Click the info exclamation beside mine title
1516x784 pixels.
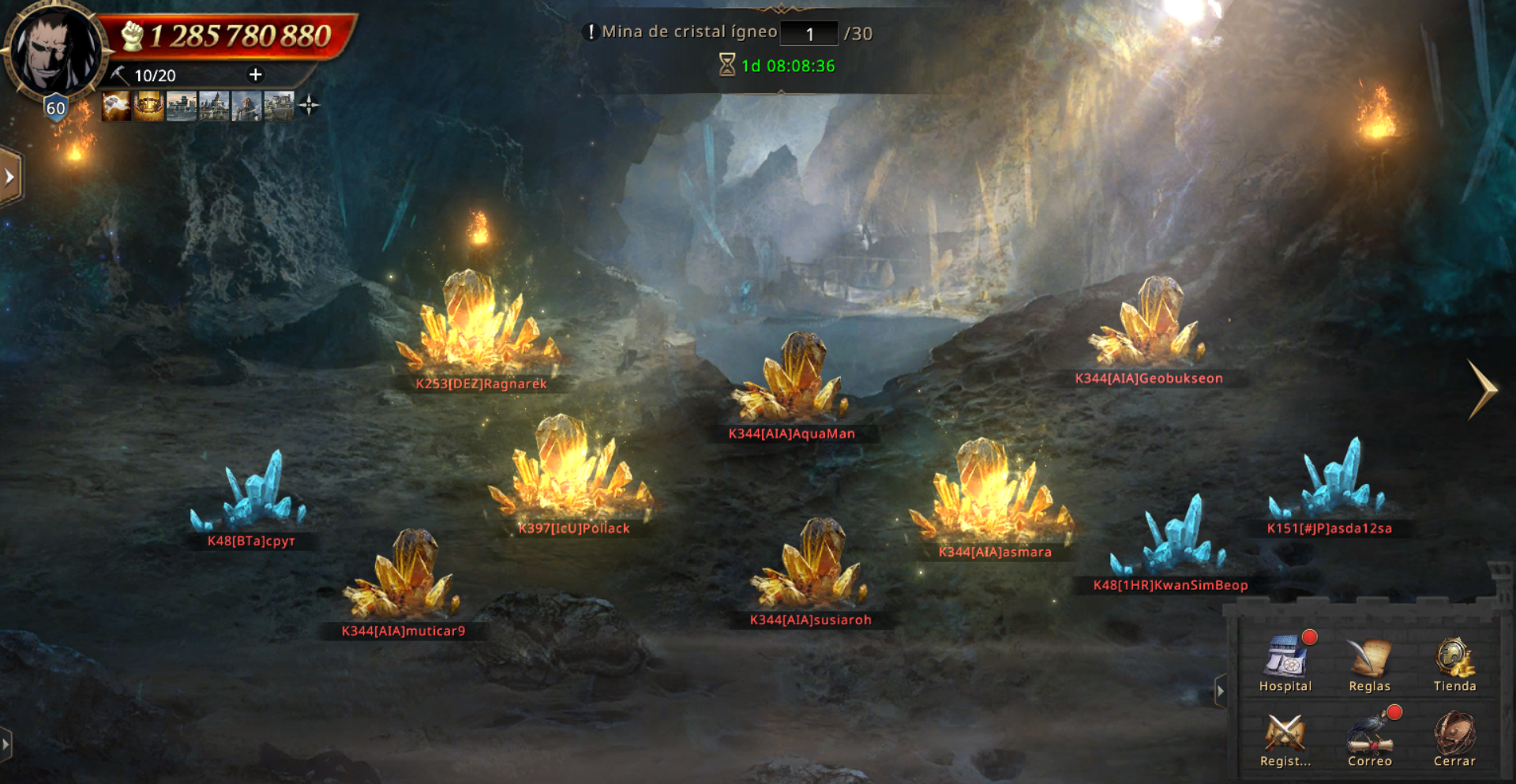(591, 32)
